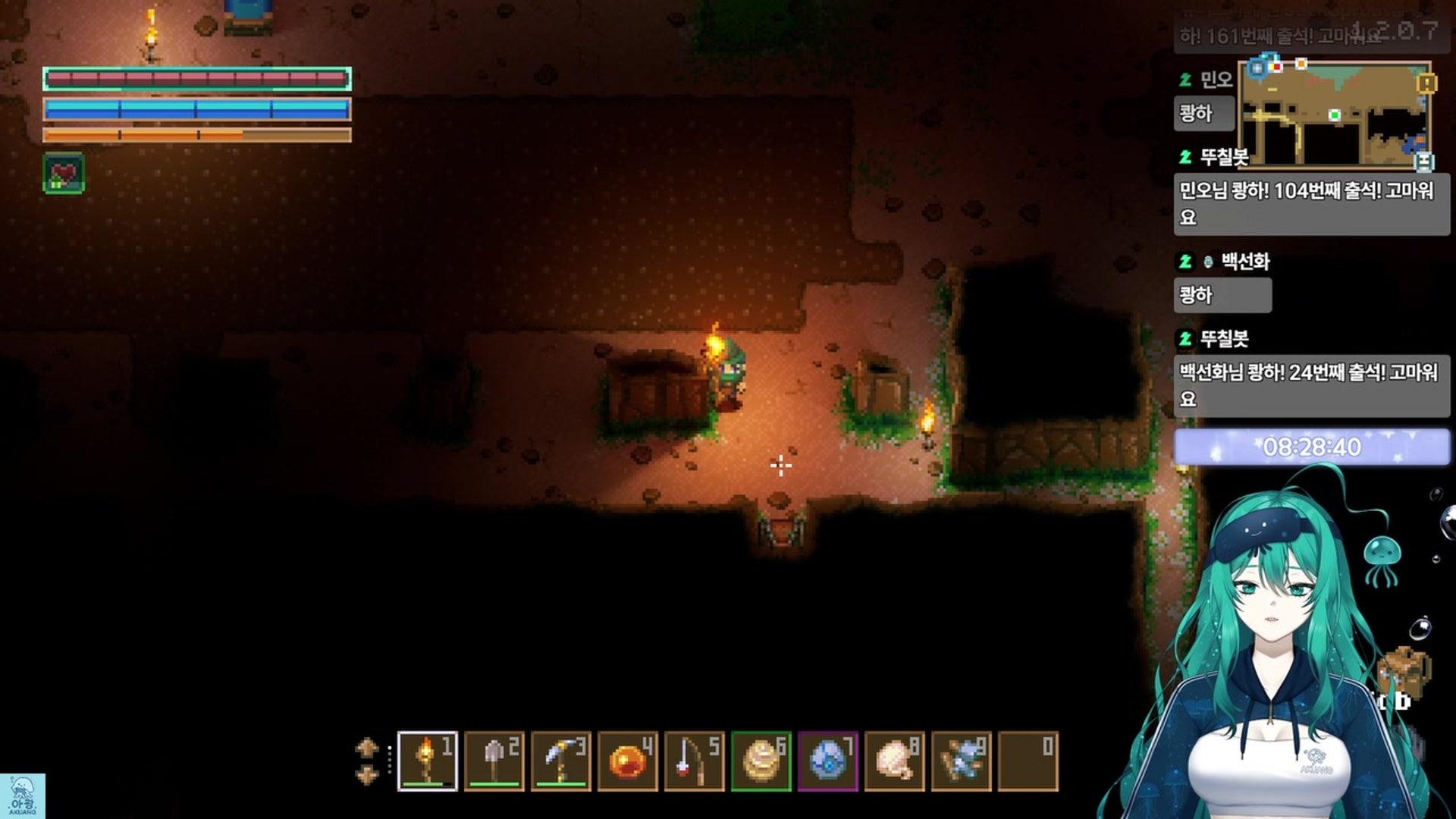Select the orange orb item slot
This screenshot has height=819, width=1456.
tap(627, 761)
